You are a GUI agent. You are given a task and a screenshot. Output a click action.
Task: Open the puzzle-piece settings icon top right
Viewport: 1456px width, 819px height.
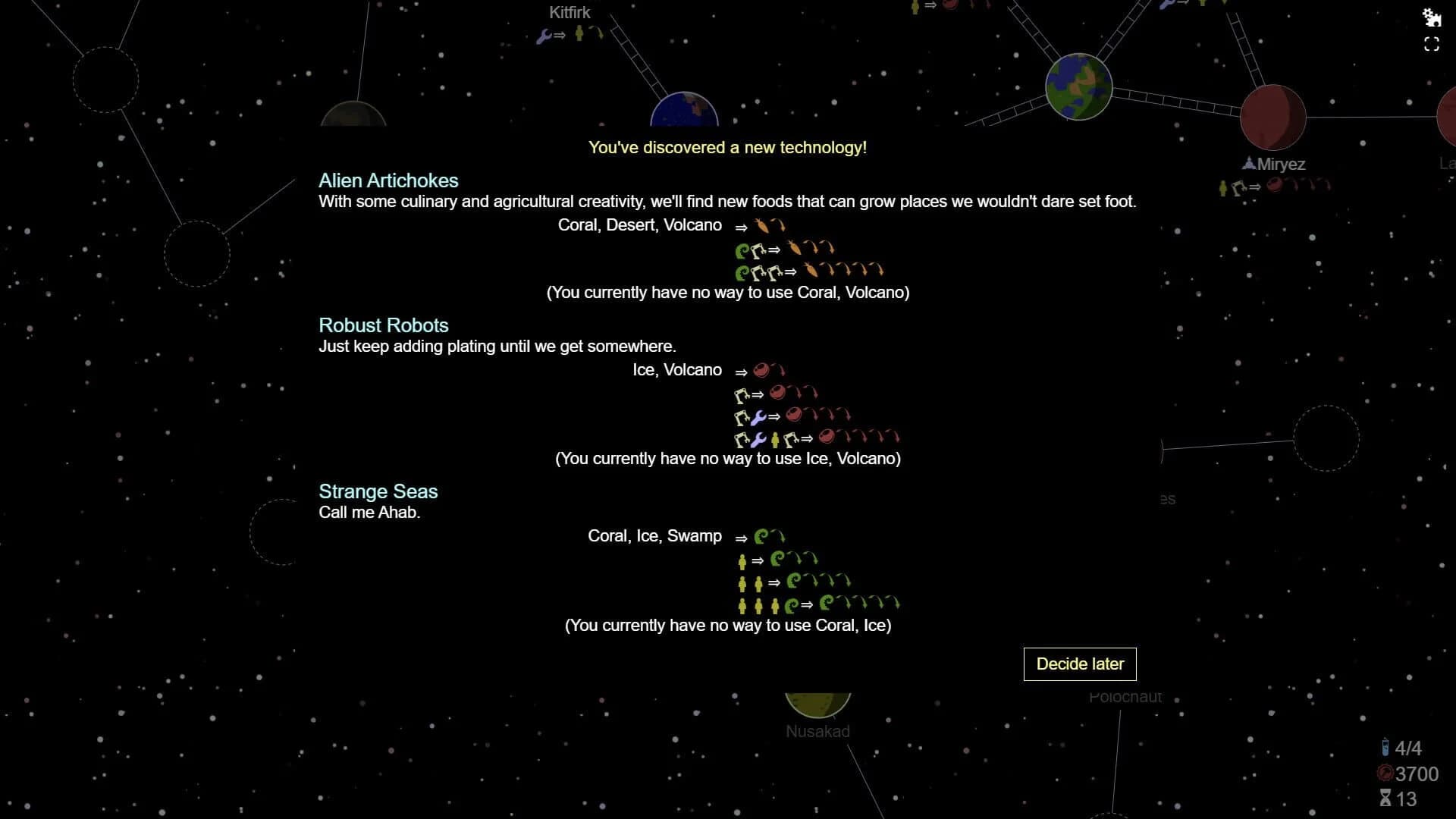(x=1433, y=17)
